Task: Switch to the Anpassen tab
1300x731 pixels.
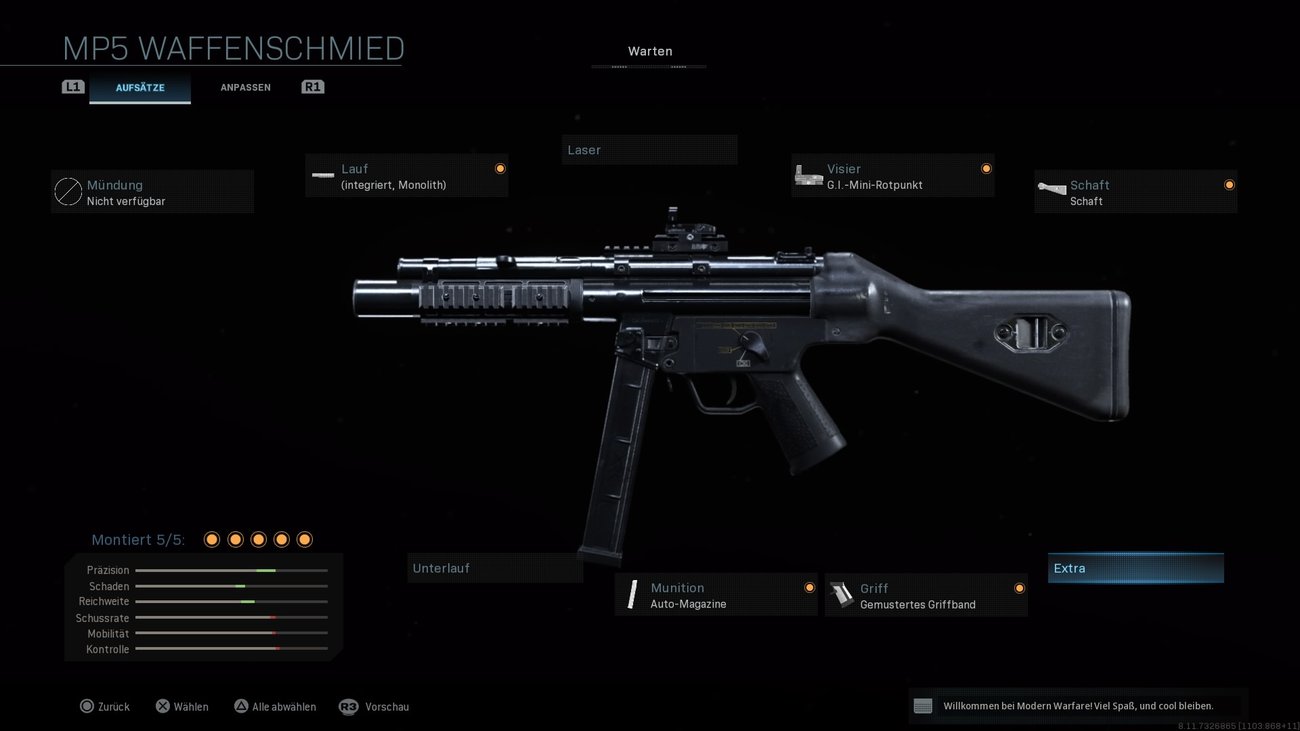Action: pyautogui.click(x=245, y=87)
